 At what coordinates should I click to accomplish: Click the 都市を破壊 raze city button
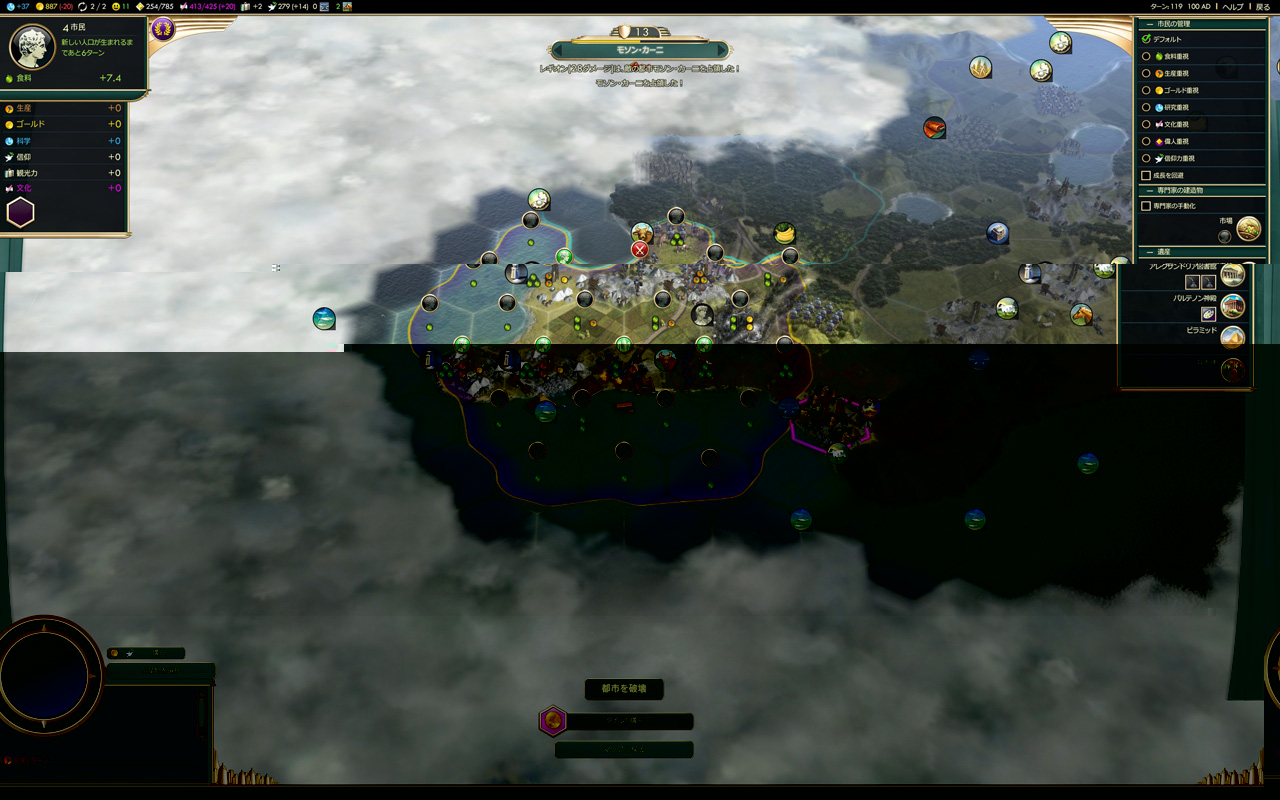(x=624, y=689)
